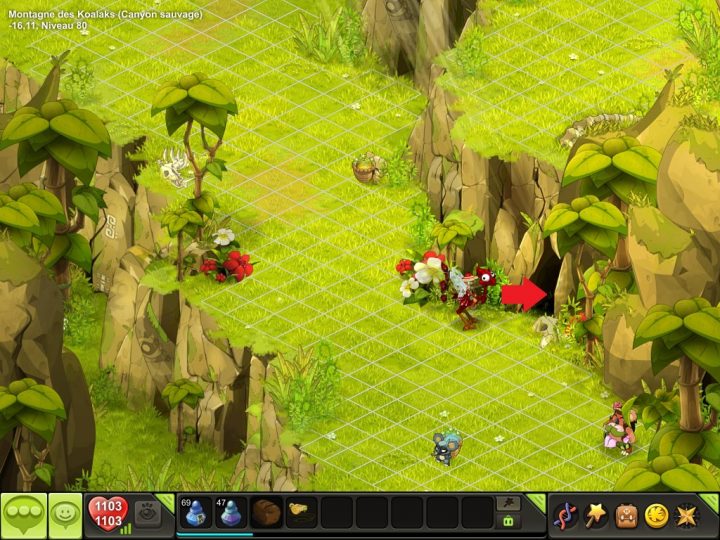The width and height of the screenshot is (720, 540).
Task: Open the character sheet DNA helix icon
Action: point(566,515)
